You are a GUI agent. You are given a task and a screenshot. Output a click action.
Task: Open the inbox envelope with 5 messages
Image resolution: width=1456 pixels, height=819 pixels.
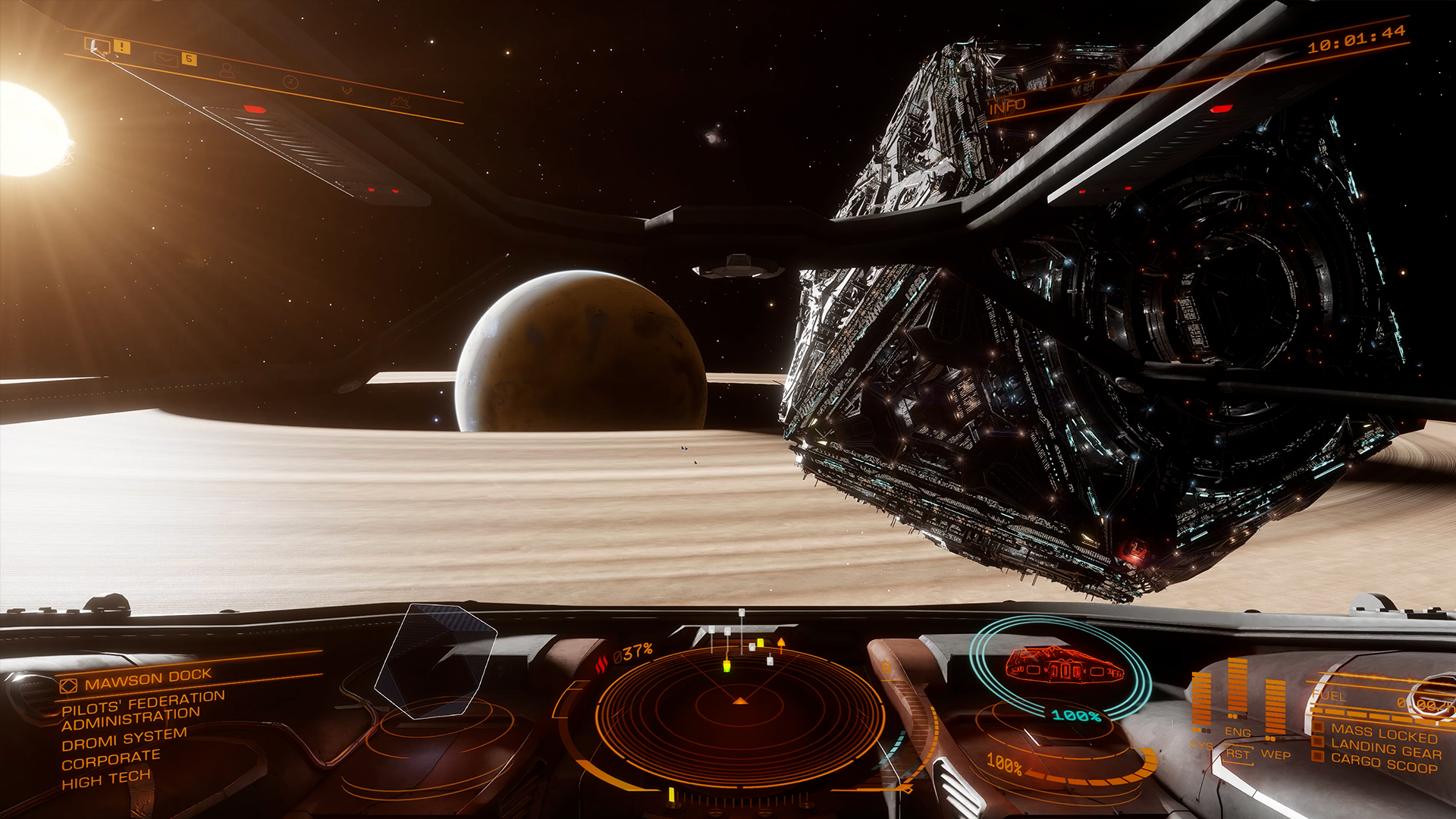coord(165,58)
